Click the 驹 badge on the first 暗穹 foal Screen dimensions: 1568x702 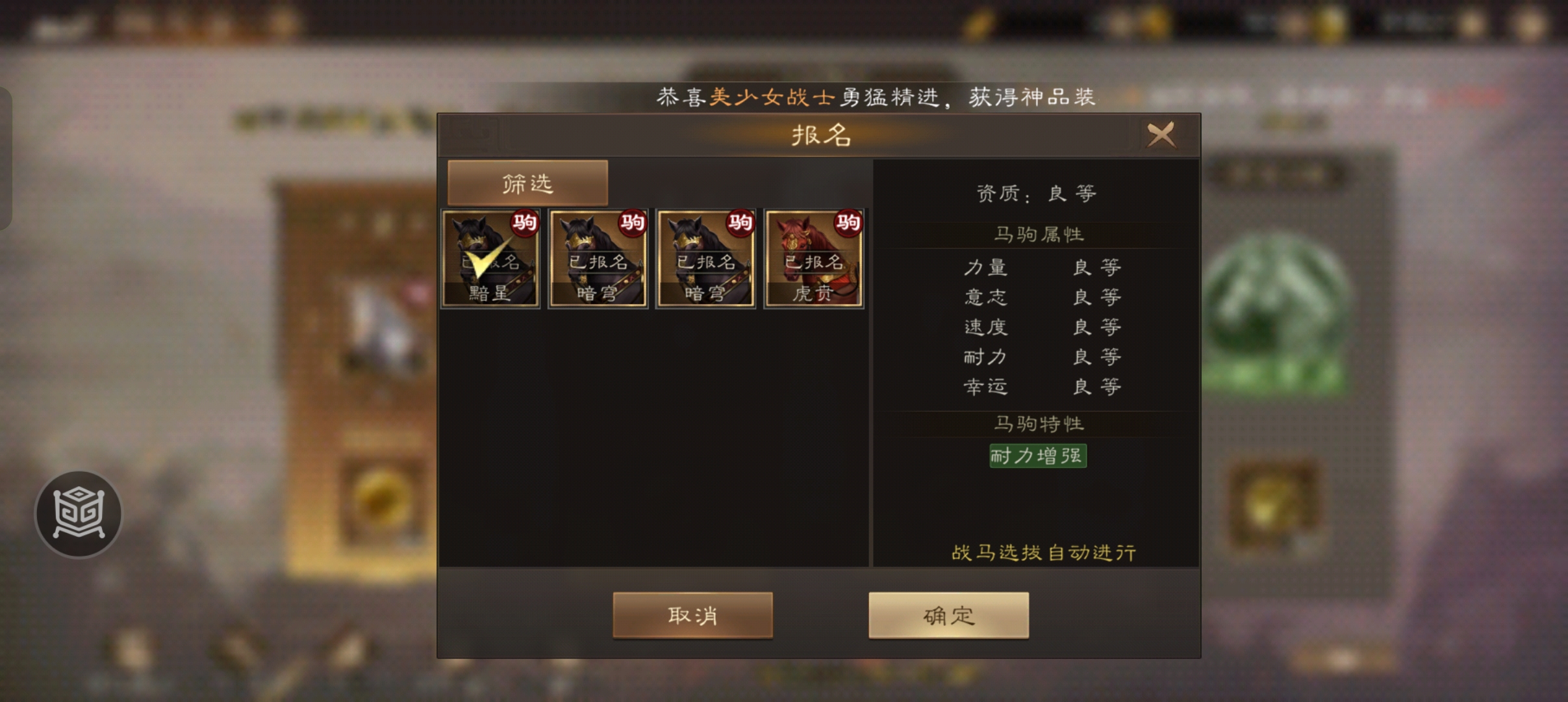(x=634, y=223)
